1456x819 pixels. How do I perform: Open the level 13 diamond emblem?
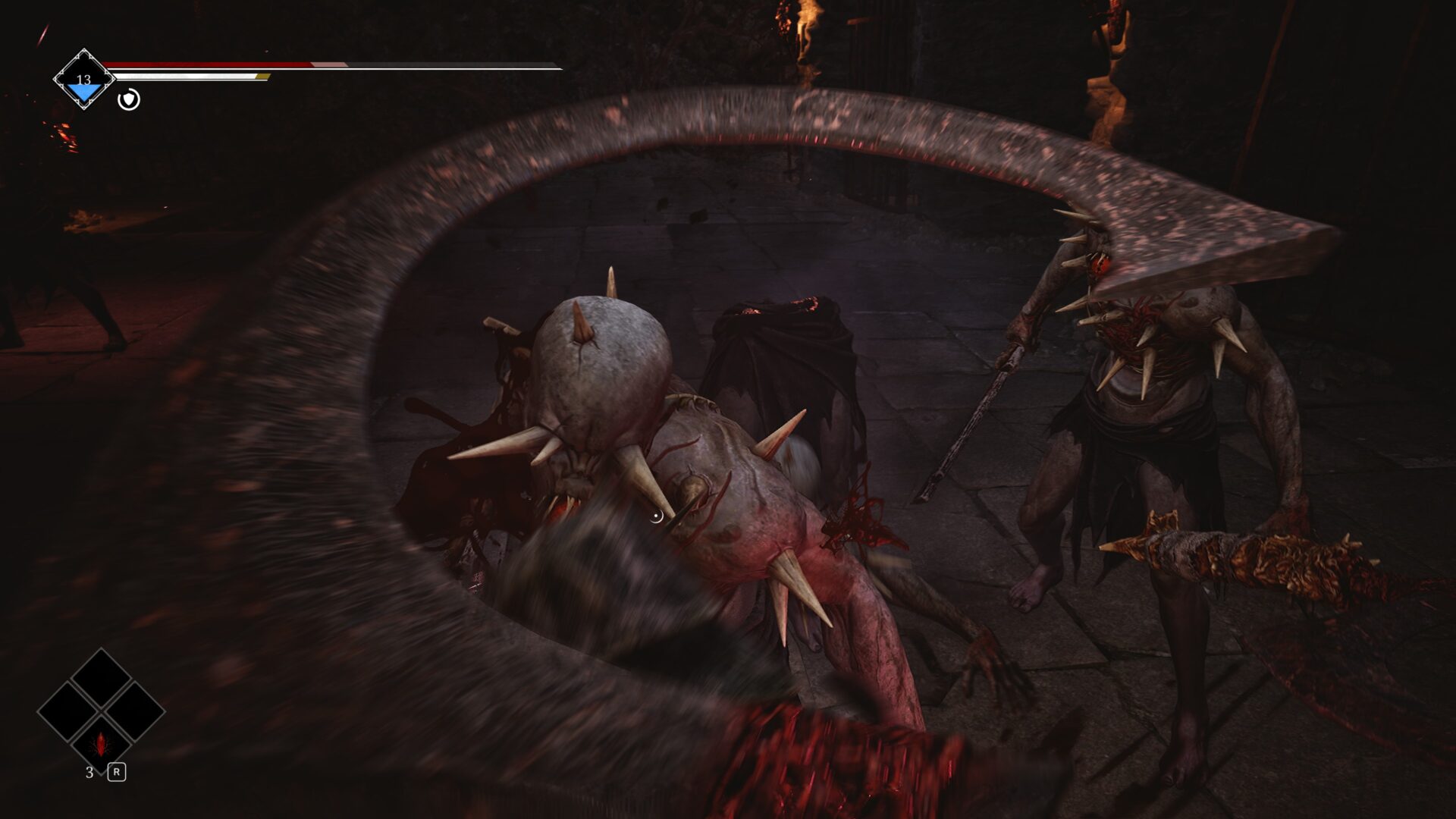(x=83, y=80)
